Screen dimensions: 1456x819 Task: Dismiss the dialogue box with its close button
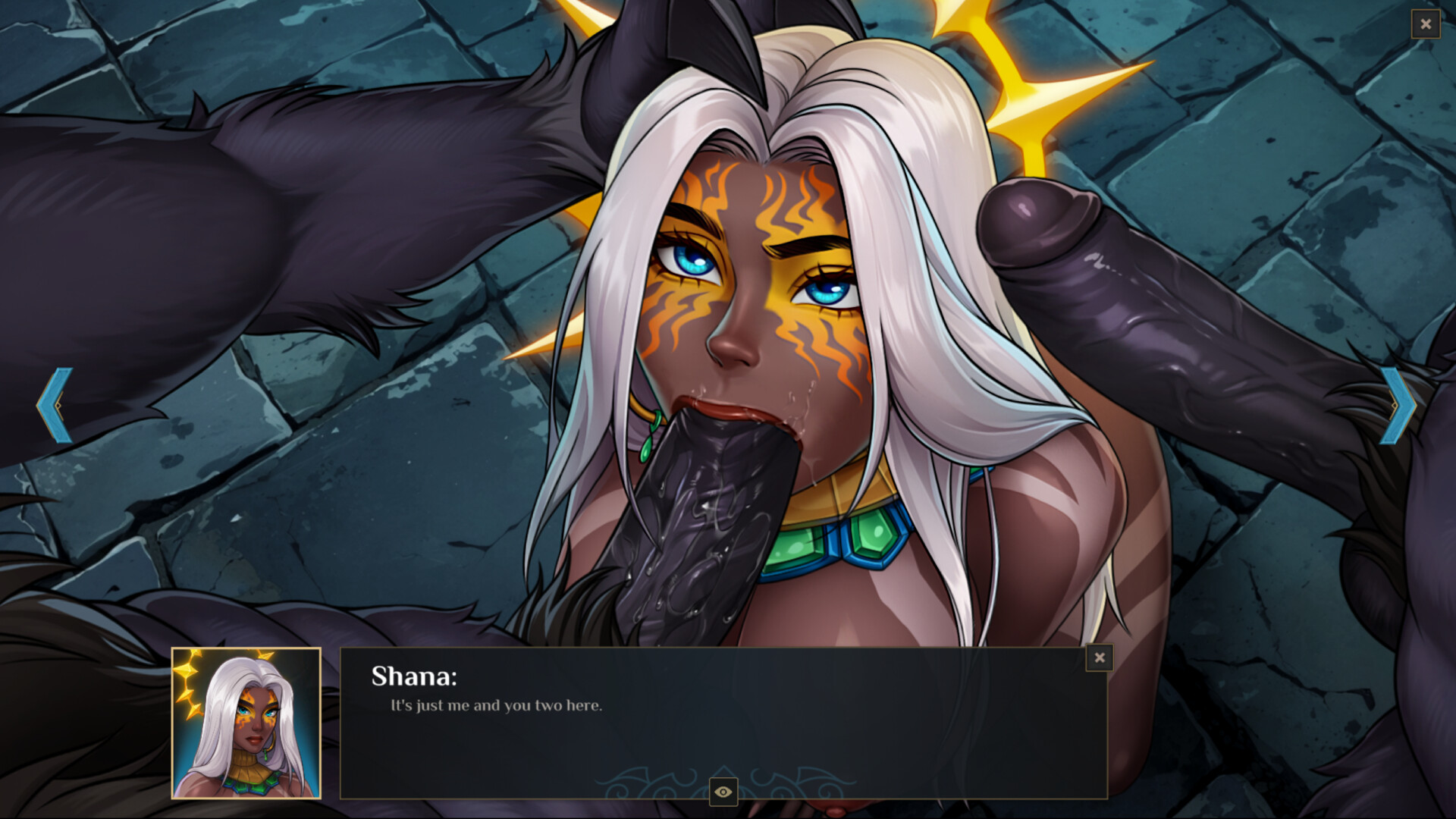[1100, 658]
